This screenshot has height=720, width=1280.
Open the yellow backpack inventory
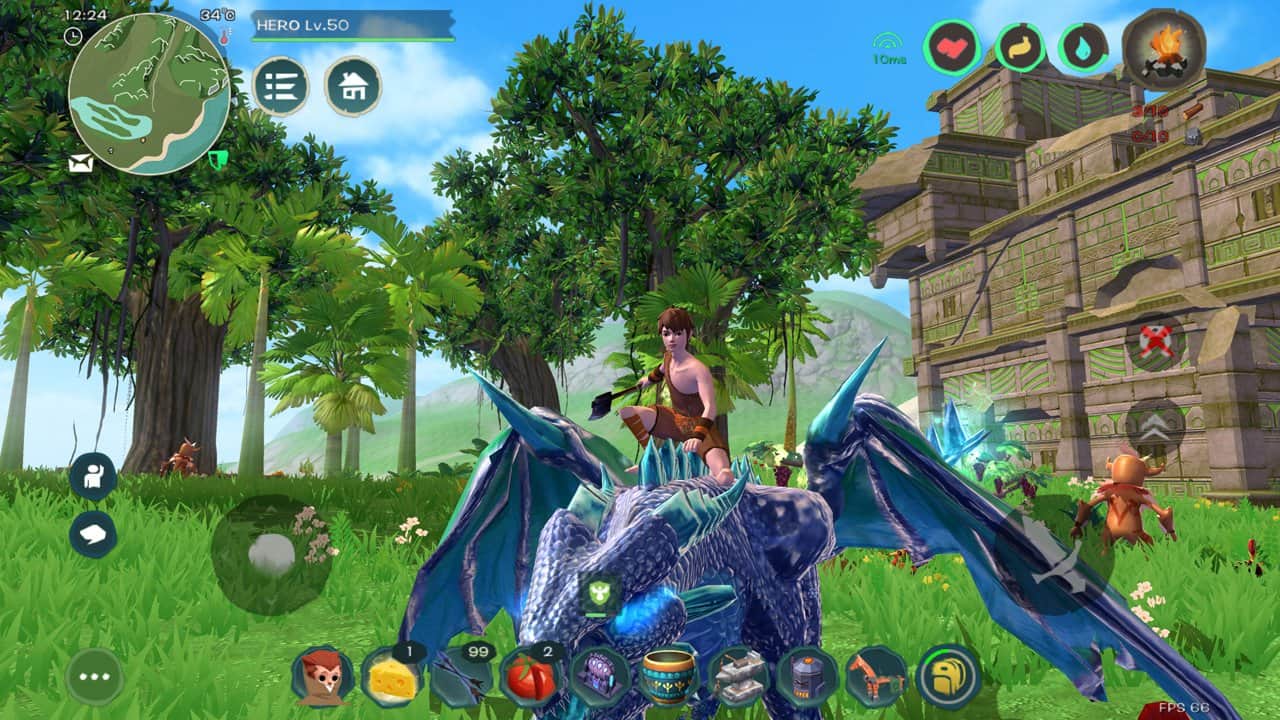[948, 677]
